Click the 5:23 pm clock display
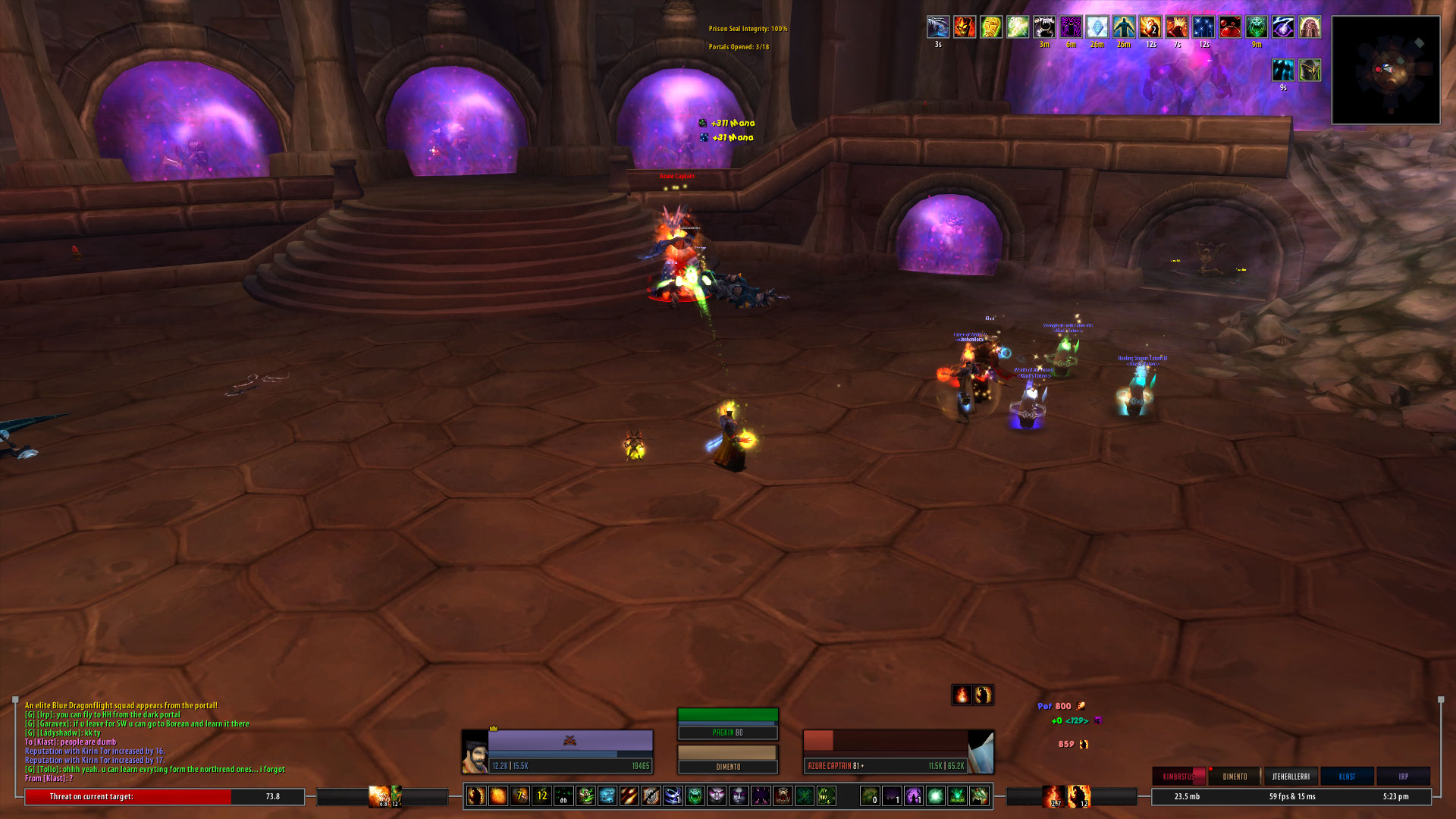The image size is (1456, 819). (1395, 796)
